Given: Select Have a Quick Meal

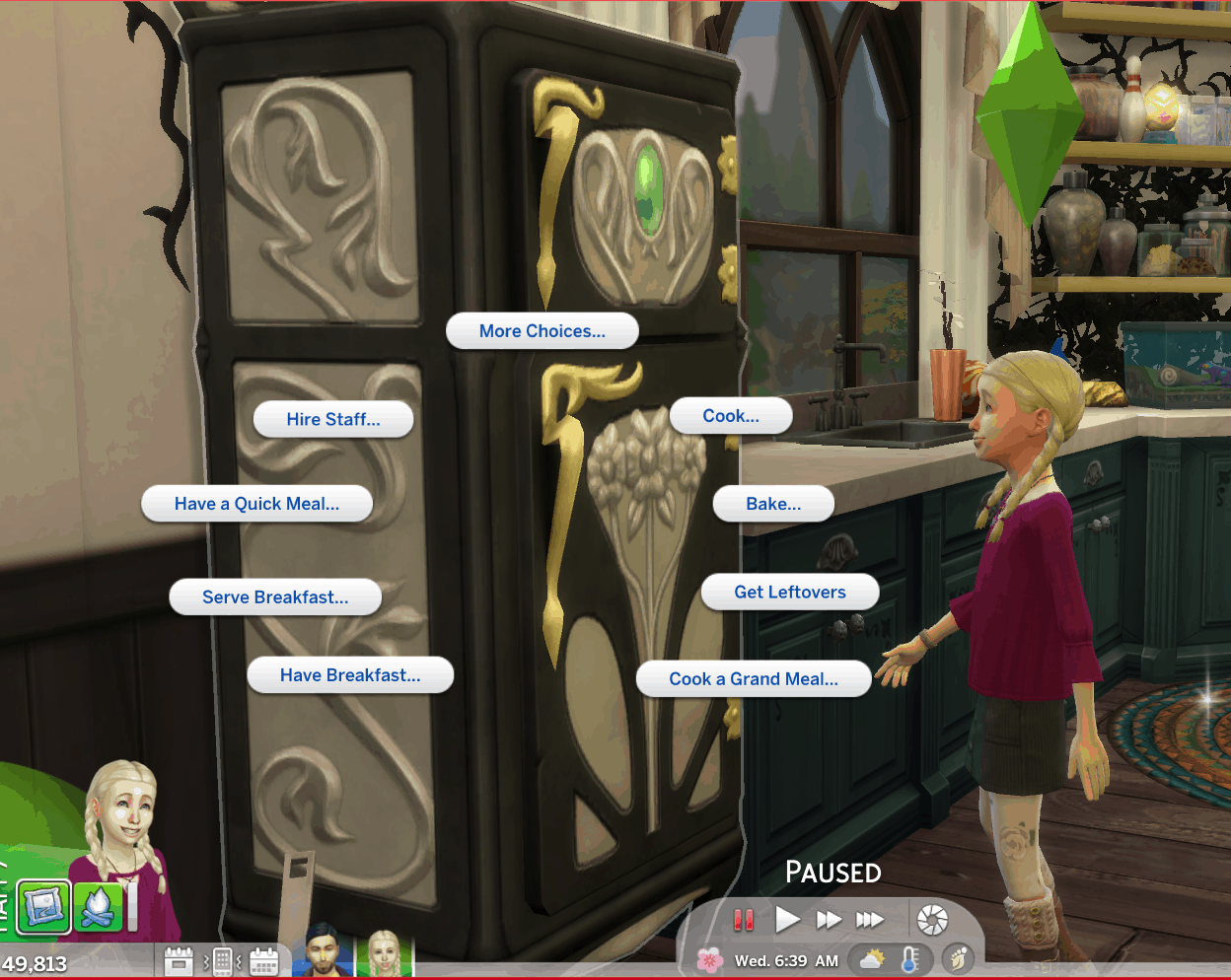Looking at the screenshot, I should [x=256, y=504].
